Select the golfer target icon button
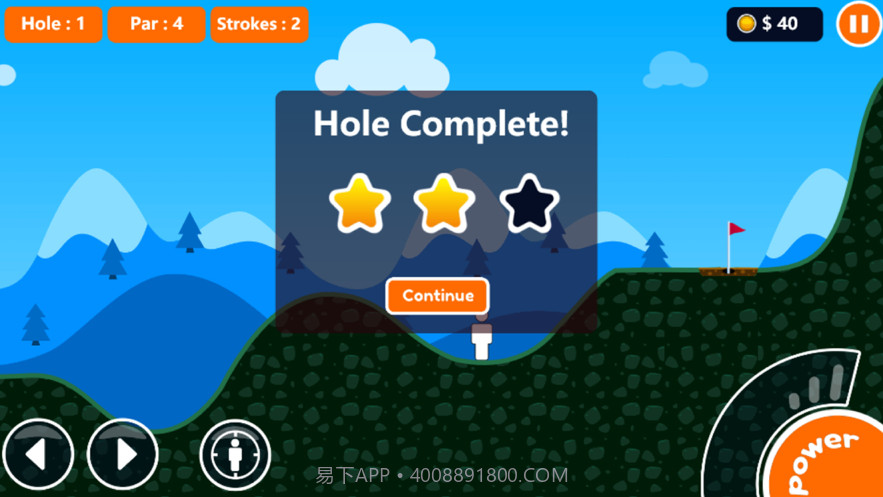The image size is (883, 497). (235, 456)
